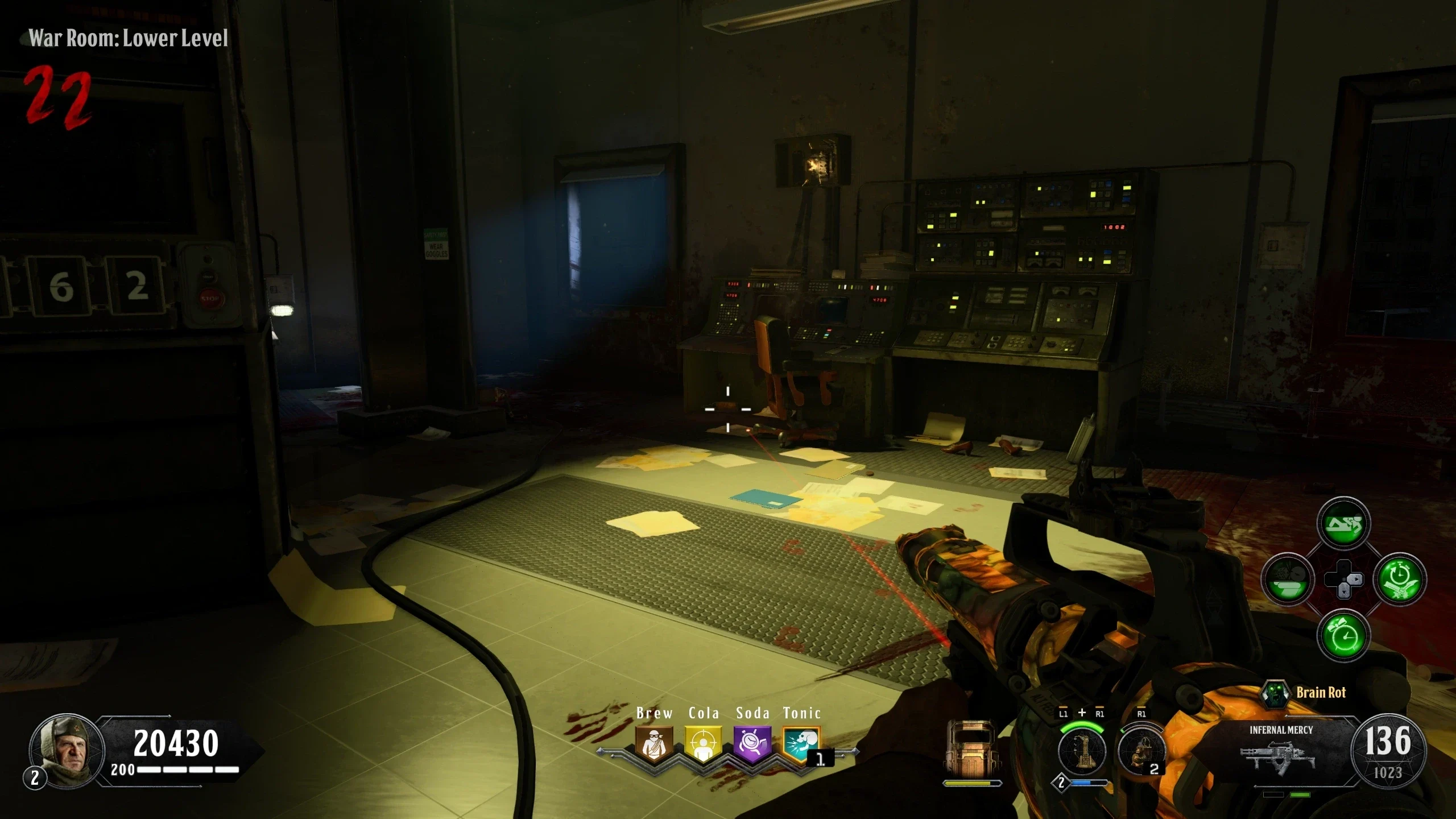Use the alarm clock elixir
This screenshot has height=819, width=1456.
[1343, 635]
